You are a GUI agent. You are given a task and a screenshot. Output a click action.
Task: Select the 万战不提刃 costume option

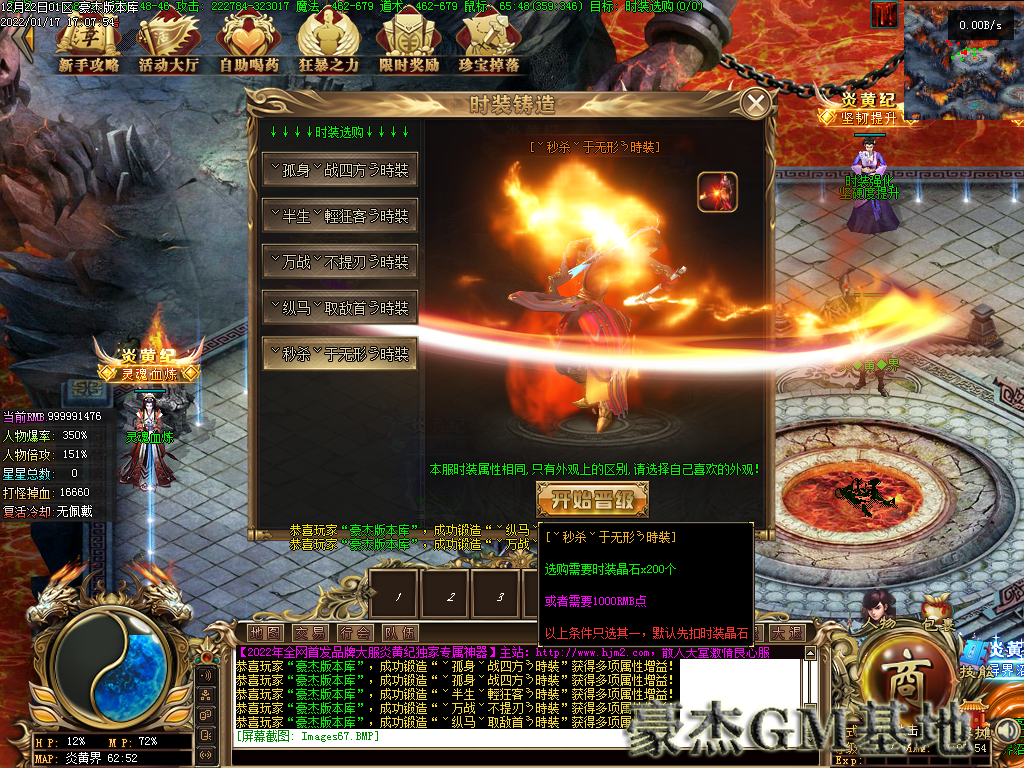(x=339, y=262)
